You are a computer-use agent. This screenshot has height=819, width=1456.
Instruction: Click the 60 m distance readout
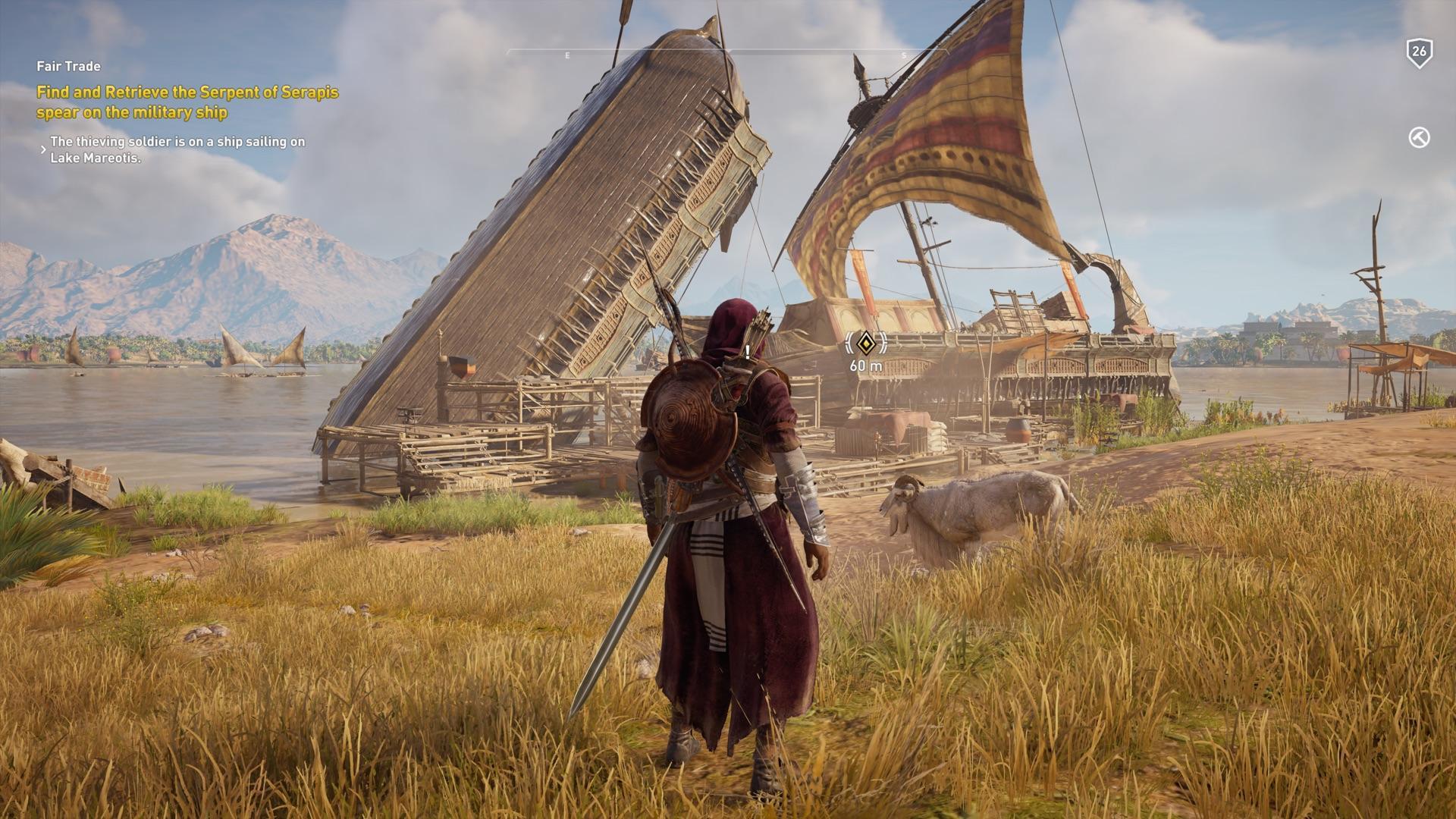(865, 366)
